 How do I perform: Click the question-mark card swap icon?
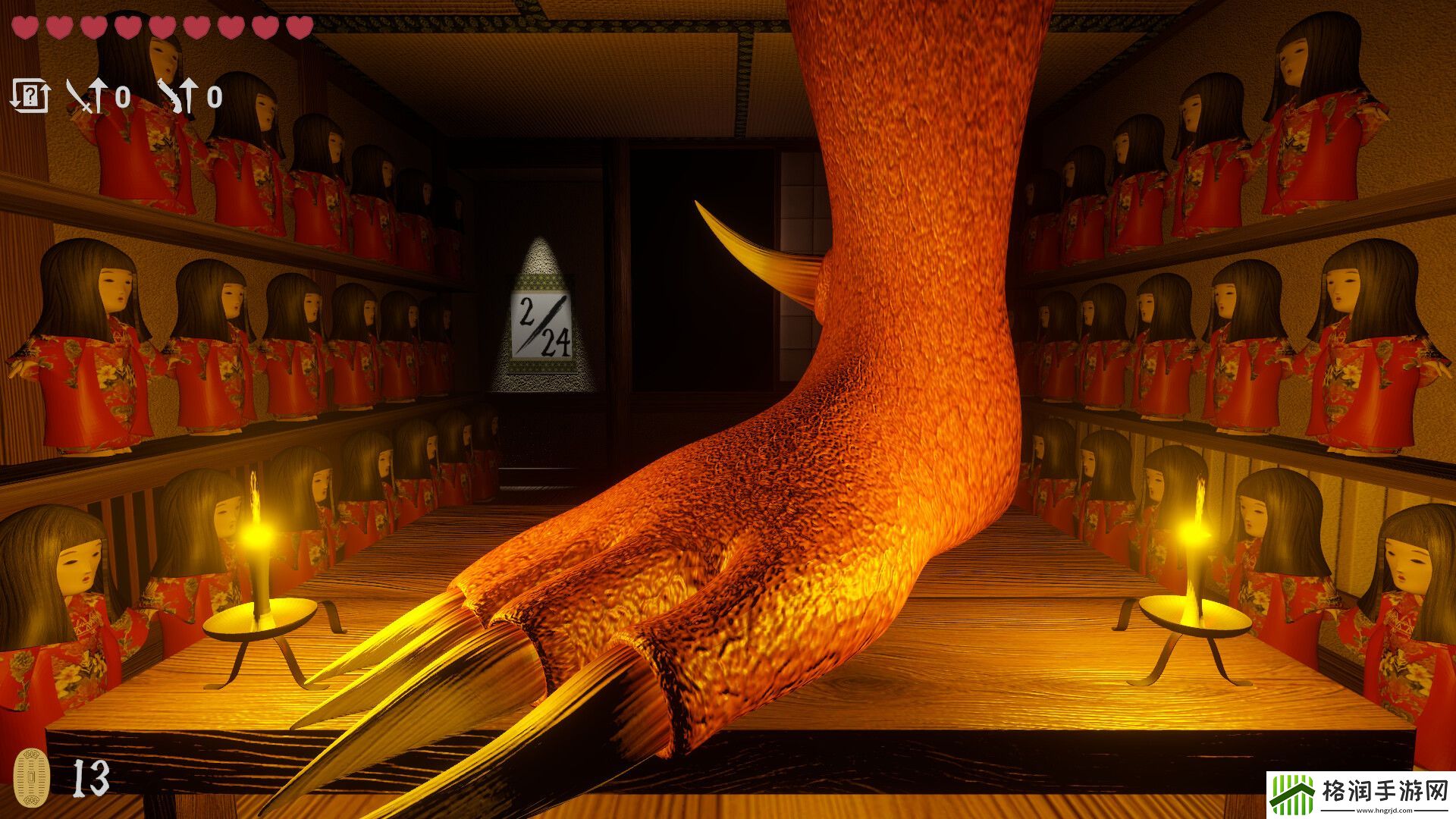(30, 96)
